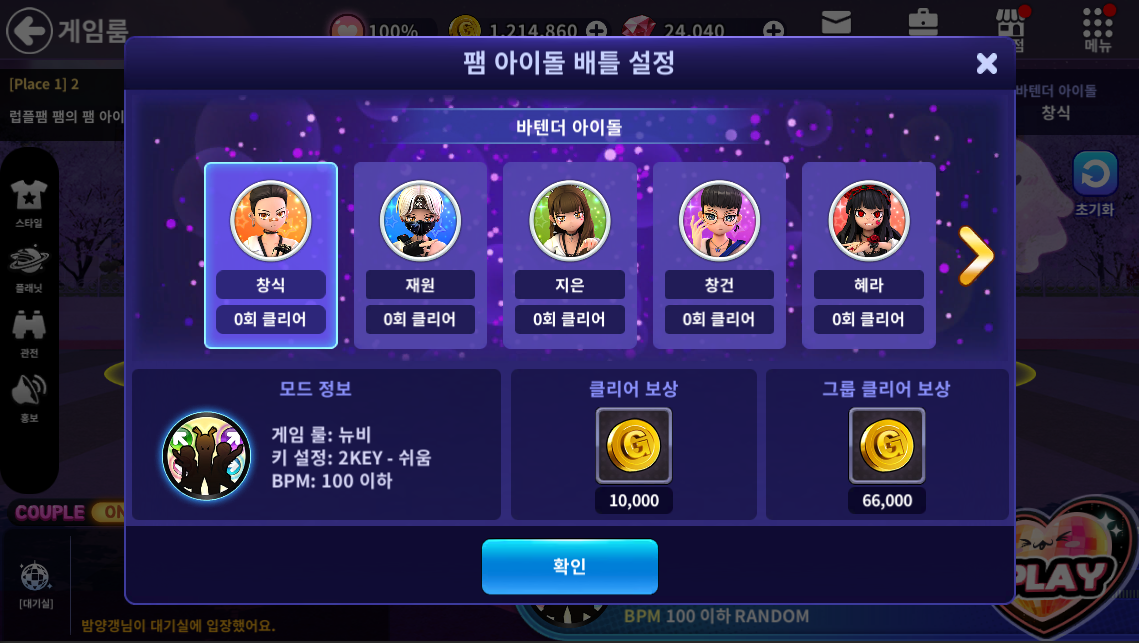Choose the idol card 혜라

[868, 255]
